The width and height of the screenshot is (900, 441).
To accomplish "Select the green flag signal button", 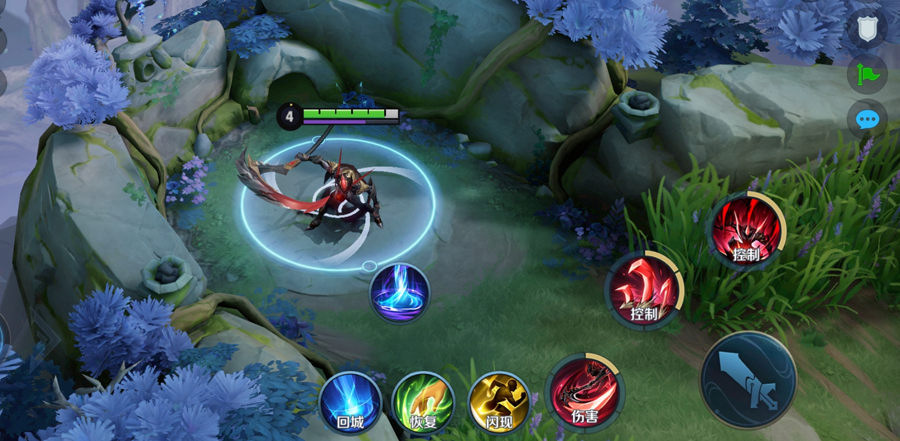I will point(867,74).
